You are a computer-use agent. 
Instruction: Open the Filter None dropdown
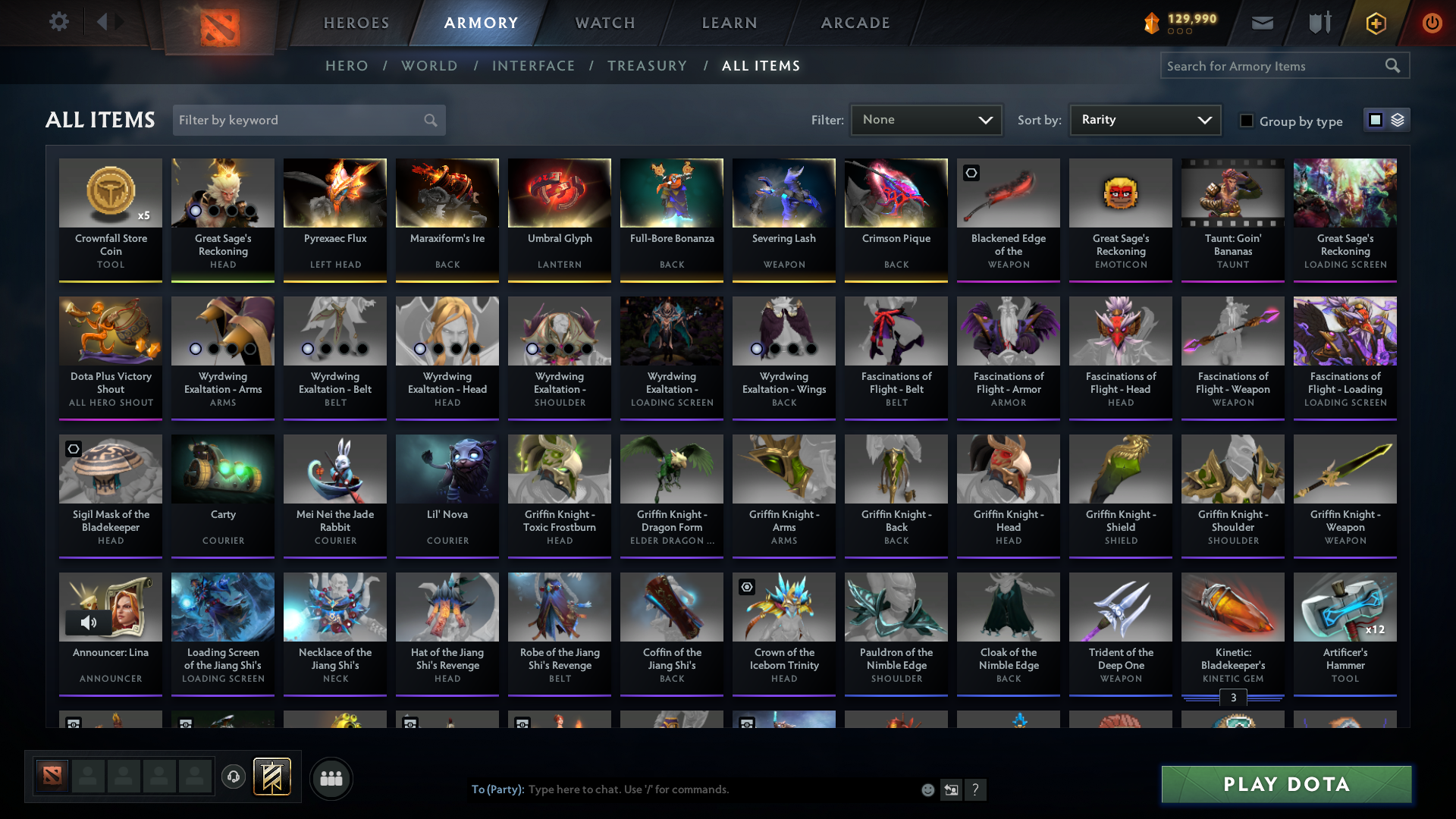coord(925,119)
